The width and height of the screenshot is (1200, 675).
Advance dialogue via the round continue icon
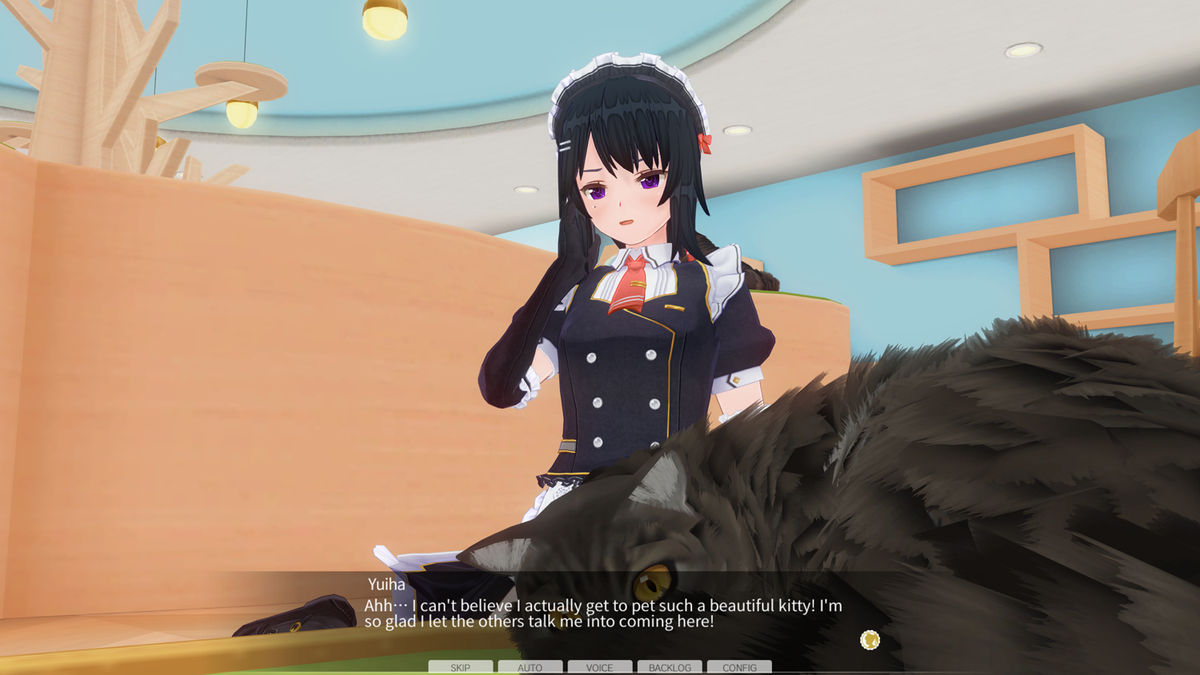[870, 639]
